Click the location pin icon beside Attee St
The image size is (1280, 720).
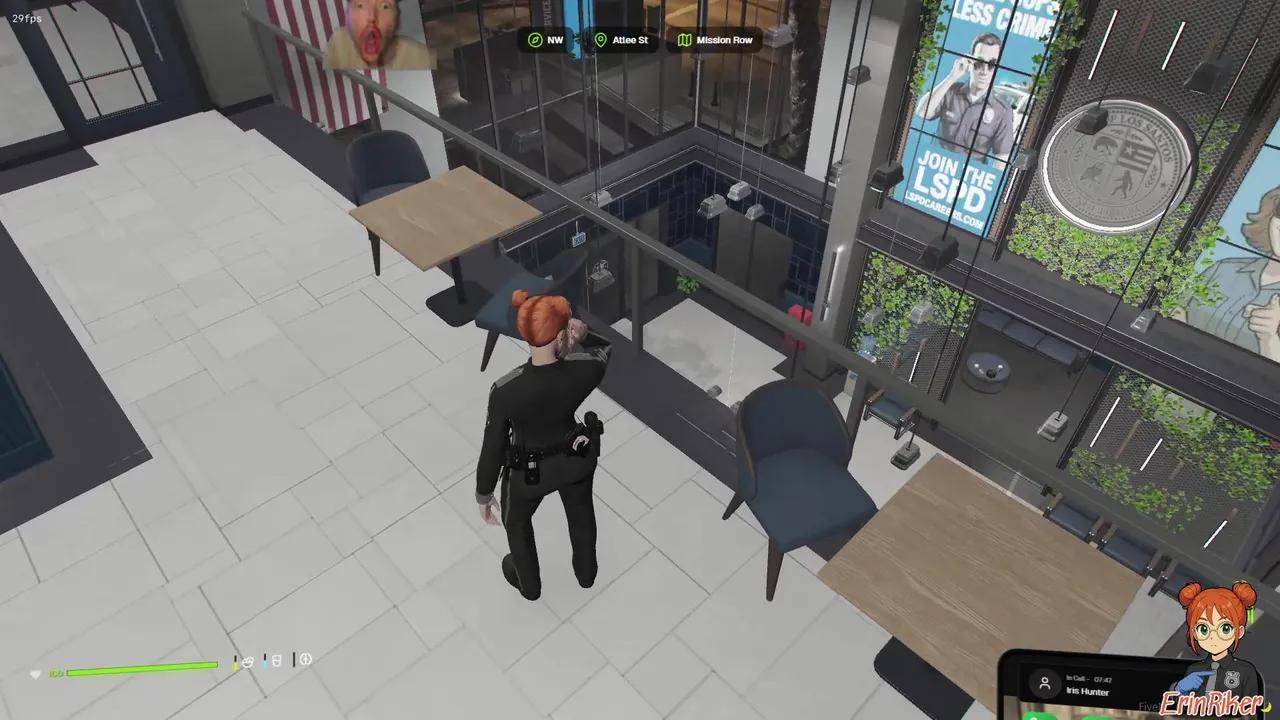coord(600,40)
